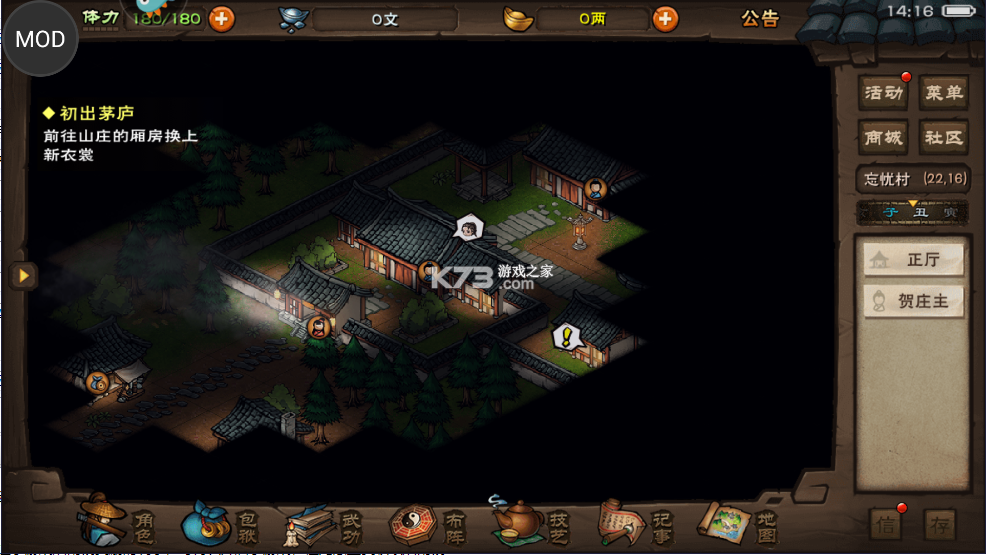Screen dimensions: 986x555
Task: Open the 商城 shop
Action: click(x=884, y=137)
